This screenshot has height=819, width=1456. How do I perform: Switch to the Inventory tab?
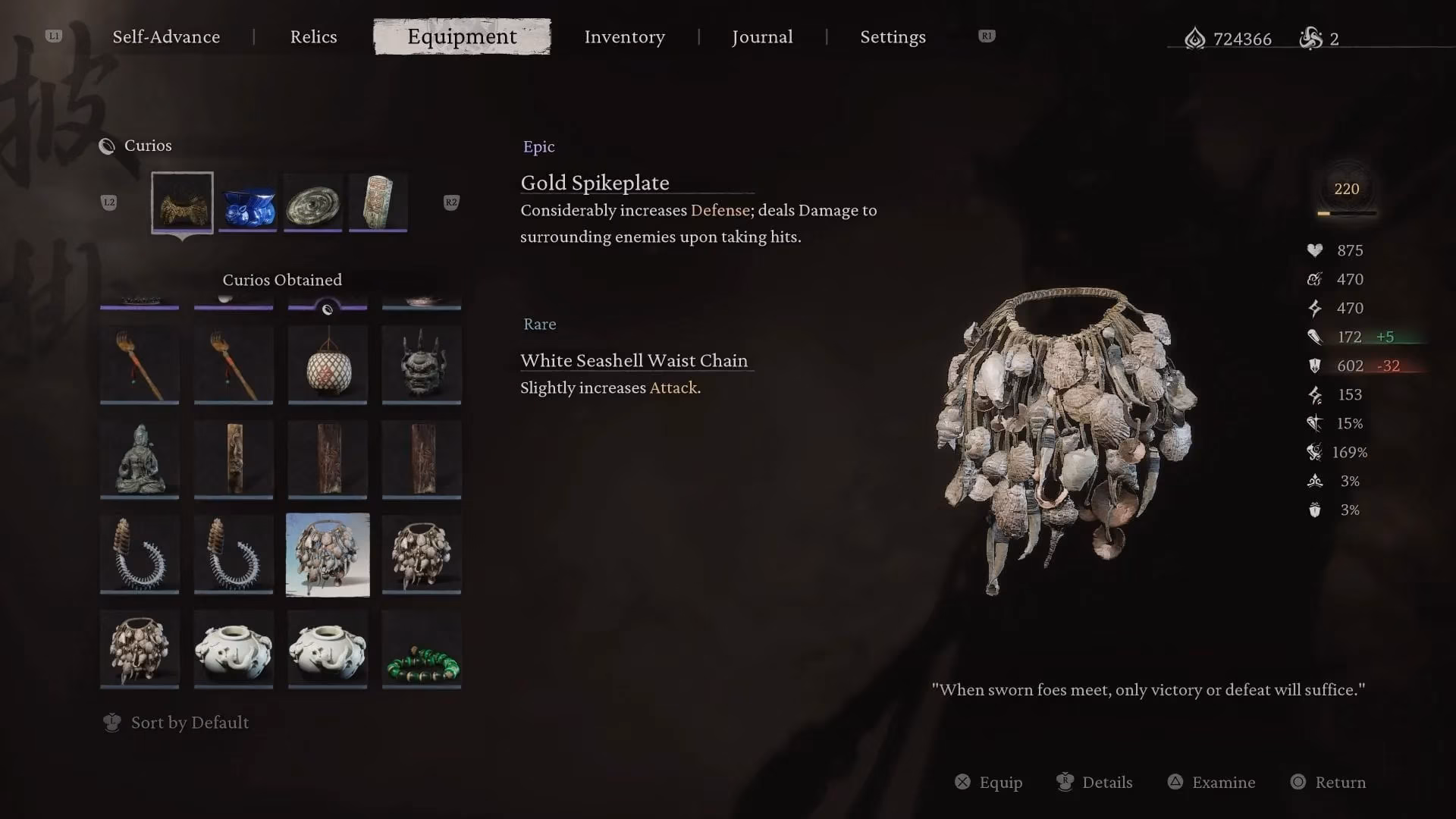coord(624,36)
